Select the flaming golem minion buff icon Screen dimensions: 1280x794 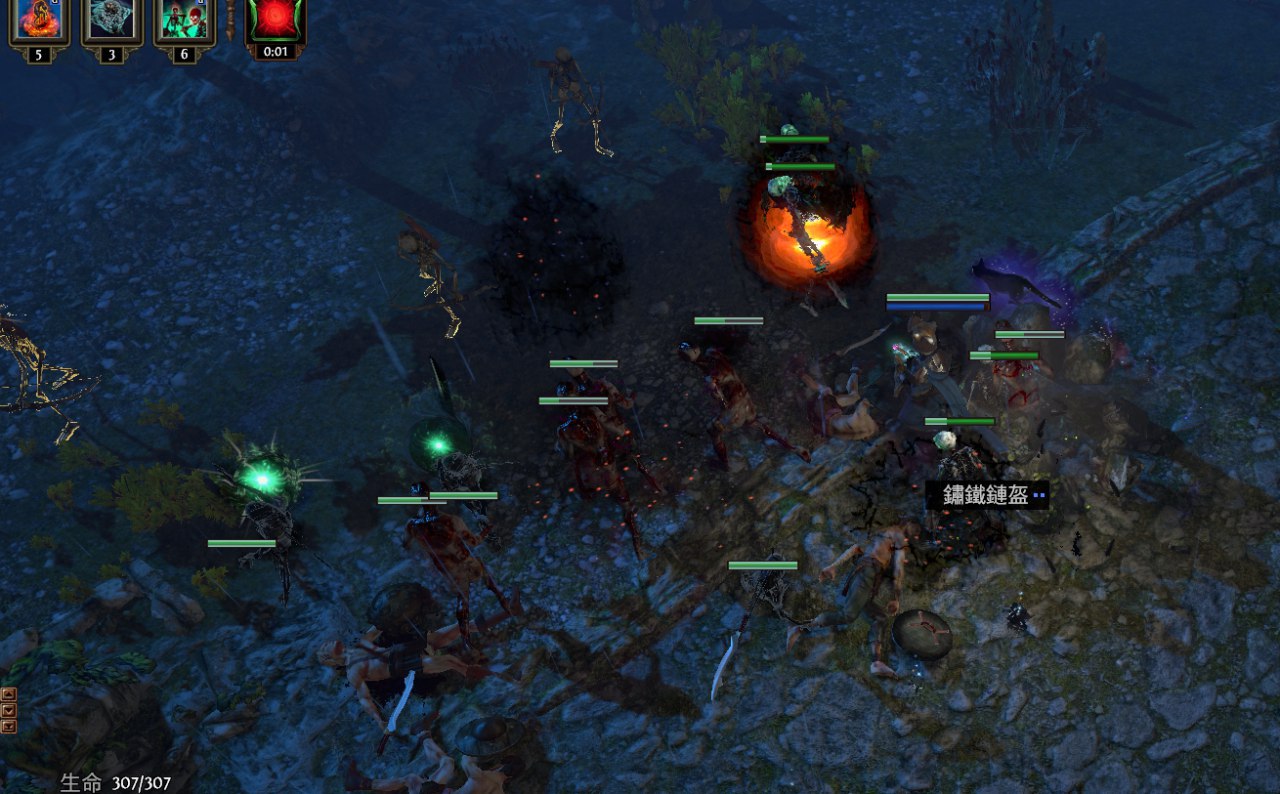pos(39,22)
